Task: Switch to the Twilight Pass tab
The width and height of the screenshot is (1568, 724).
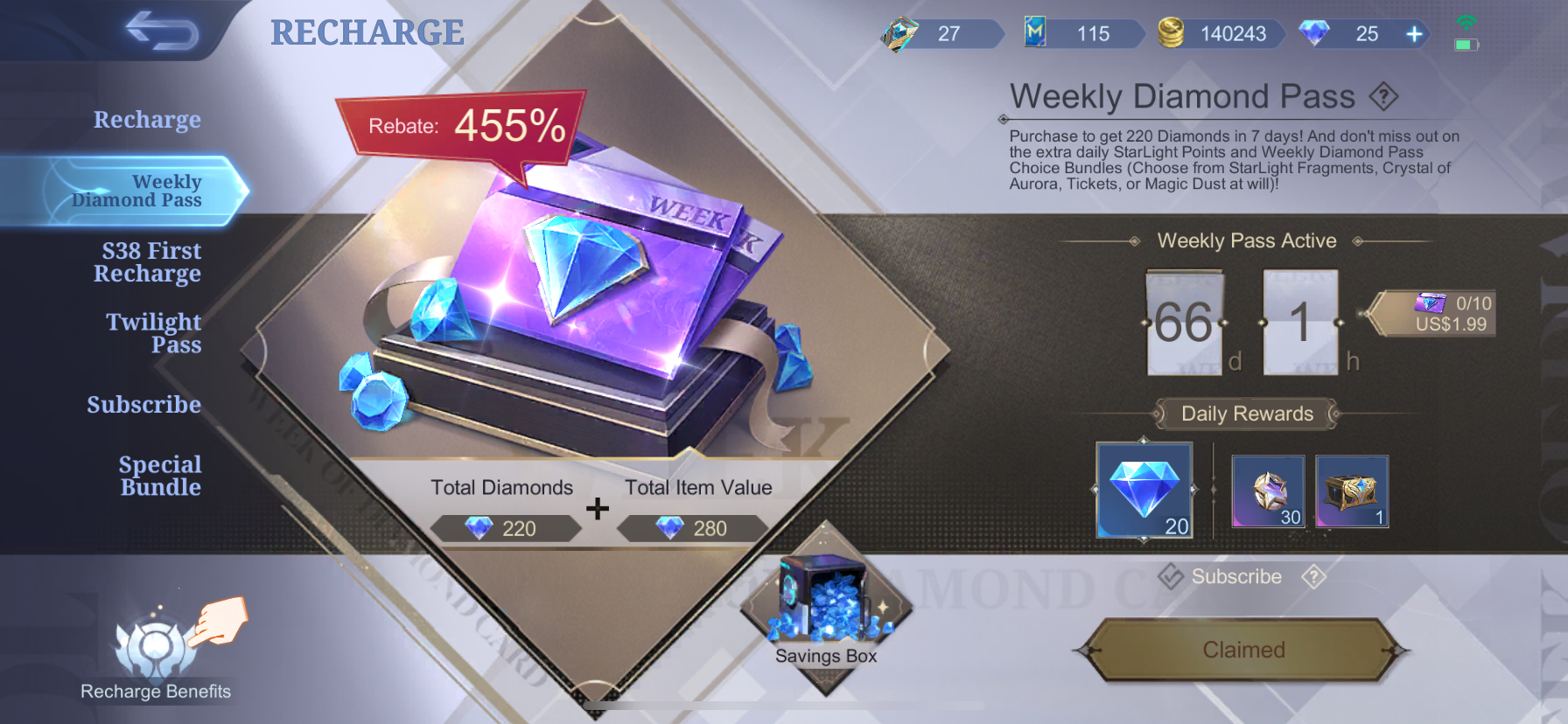Action: pos(153,333)
